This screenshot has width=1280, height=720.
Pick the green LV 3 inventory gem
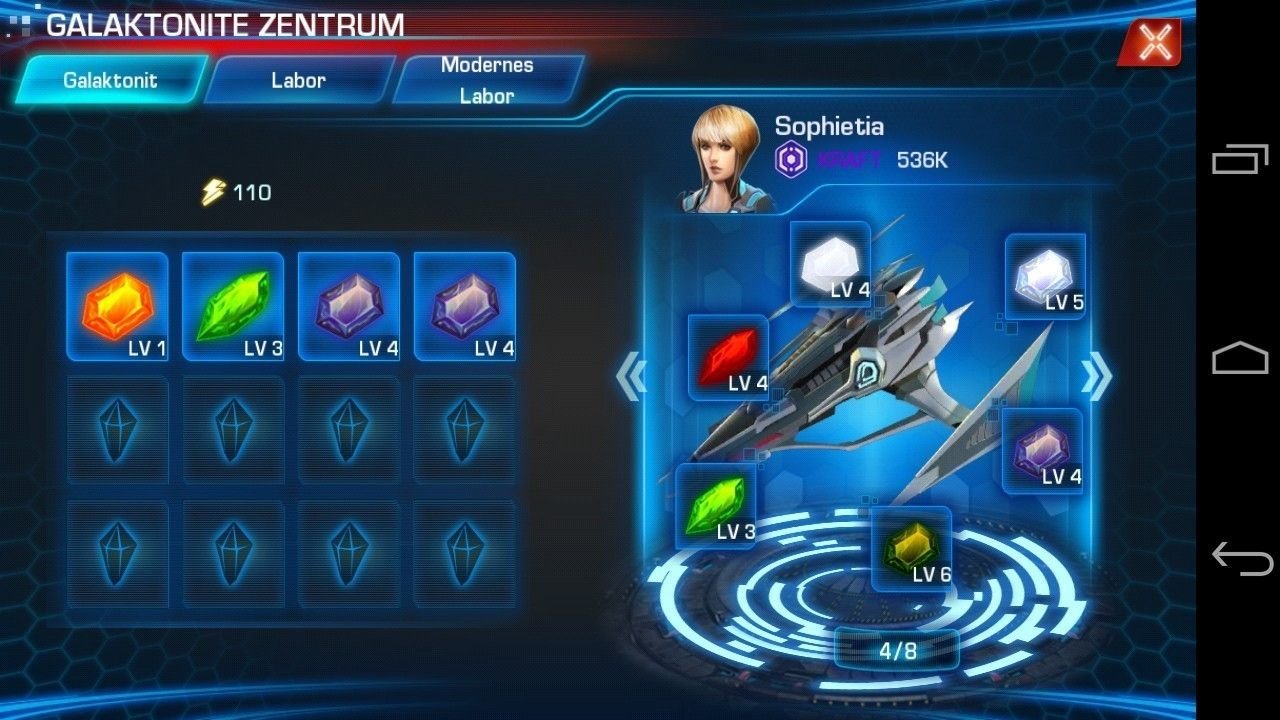click(x=233, y=306)
